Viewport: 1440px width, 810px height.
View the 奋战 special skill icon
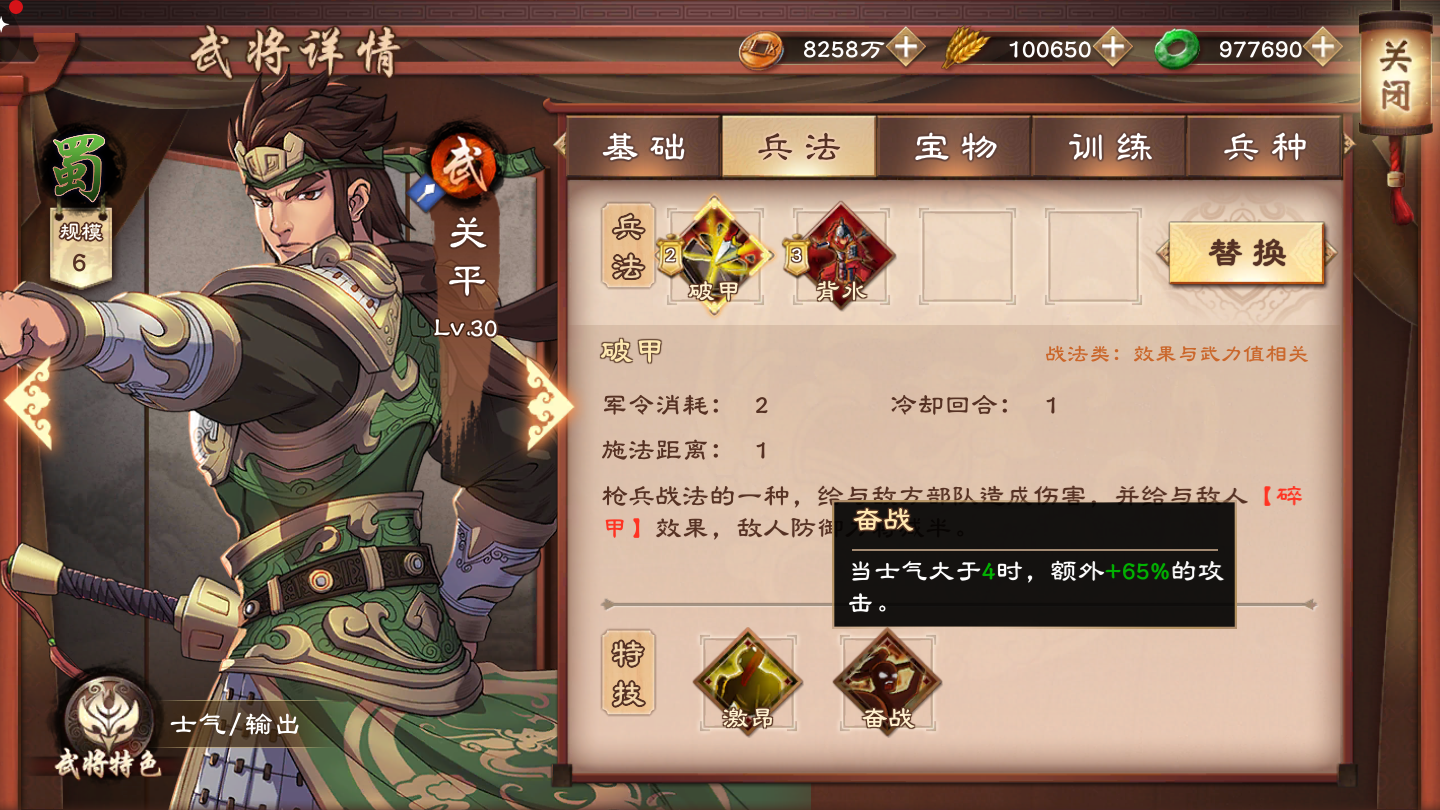pyautogui.click(x=885, y=680)
